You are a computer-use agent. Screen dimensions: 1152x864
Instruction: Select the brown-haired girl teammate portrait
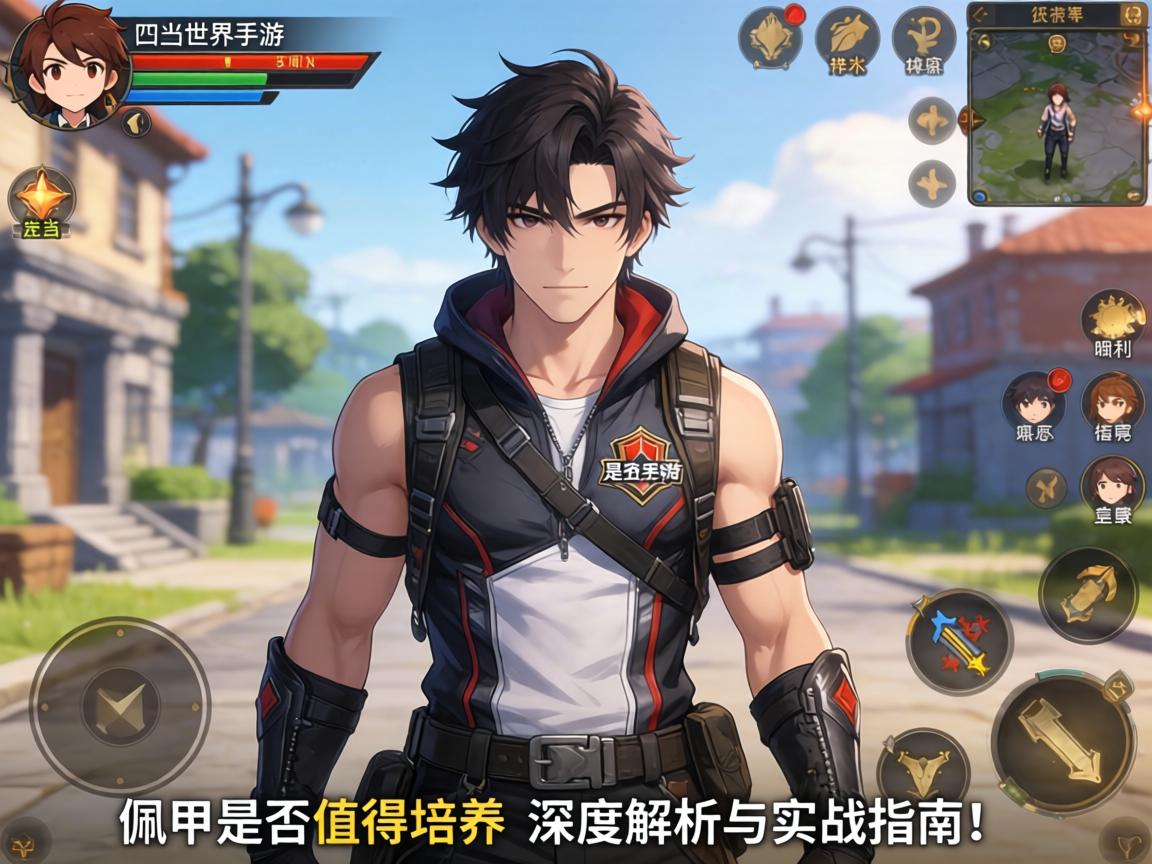tap(1112, 486)
